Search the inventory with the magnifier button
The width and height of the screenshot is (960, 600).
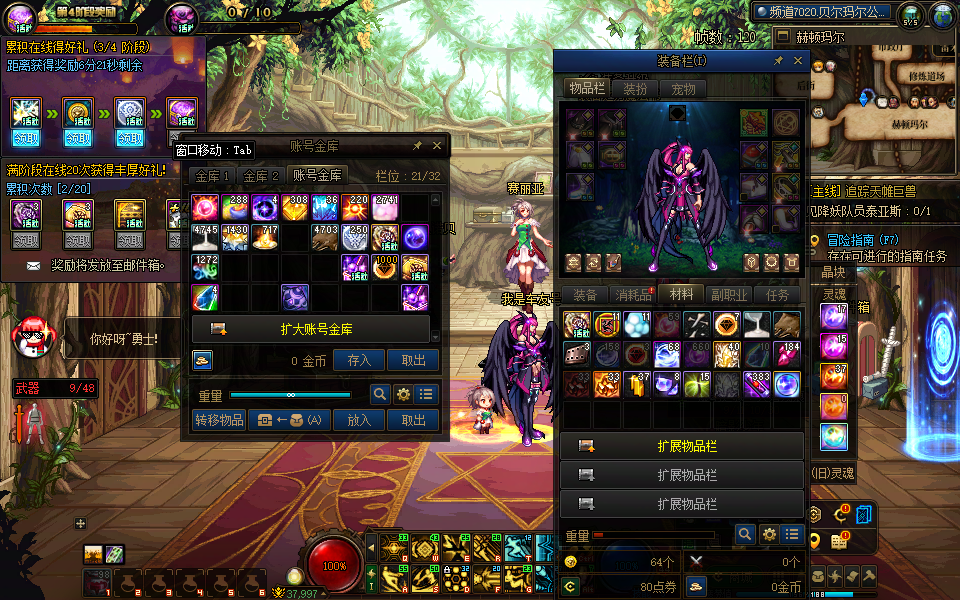tap(744, 534)
